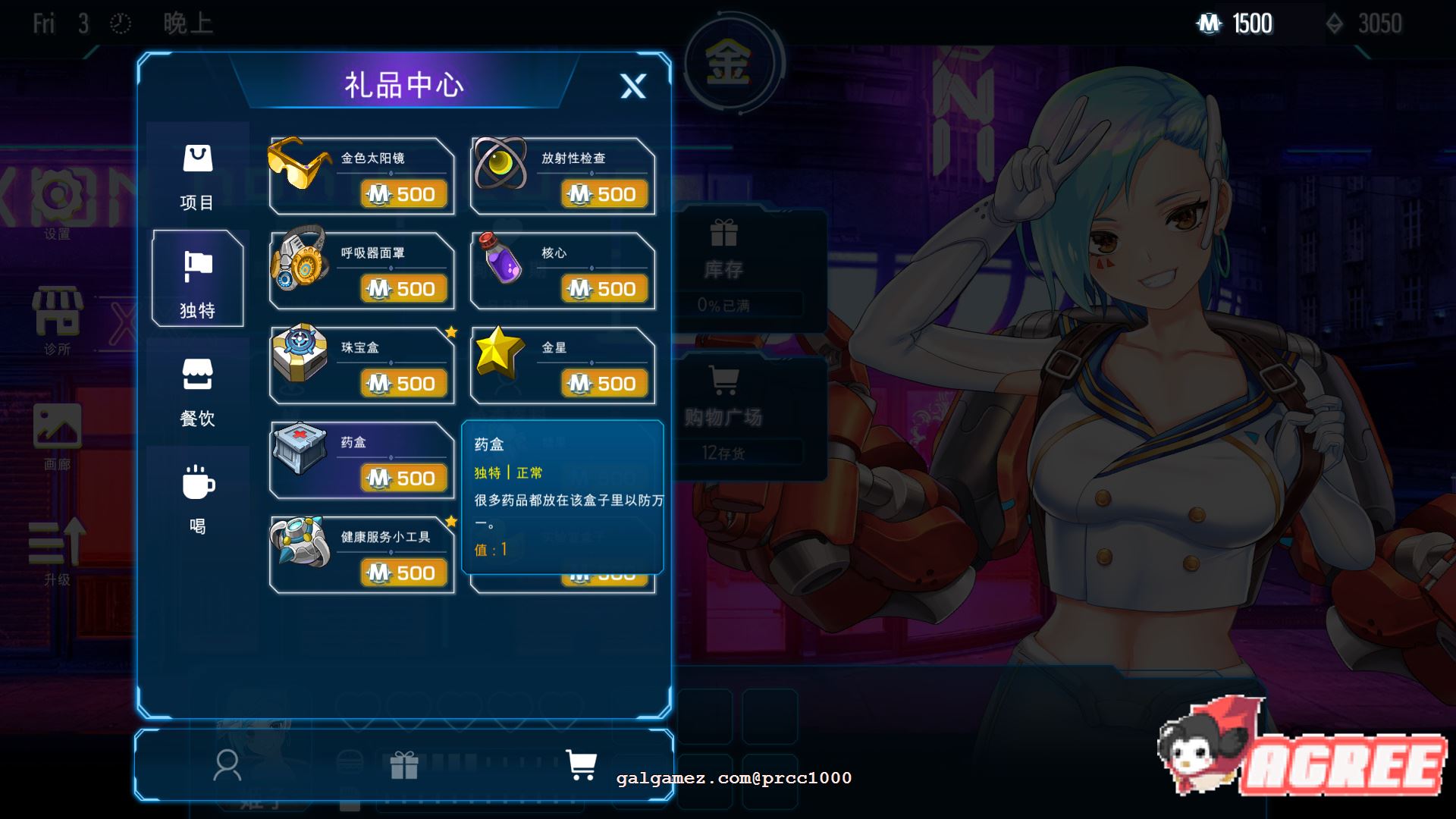Open the 餐饮 category
The width and height of the screenshot is (1456, 819).
[x=199, y=393]
